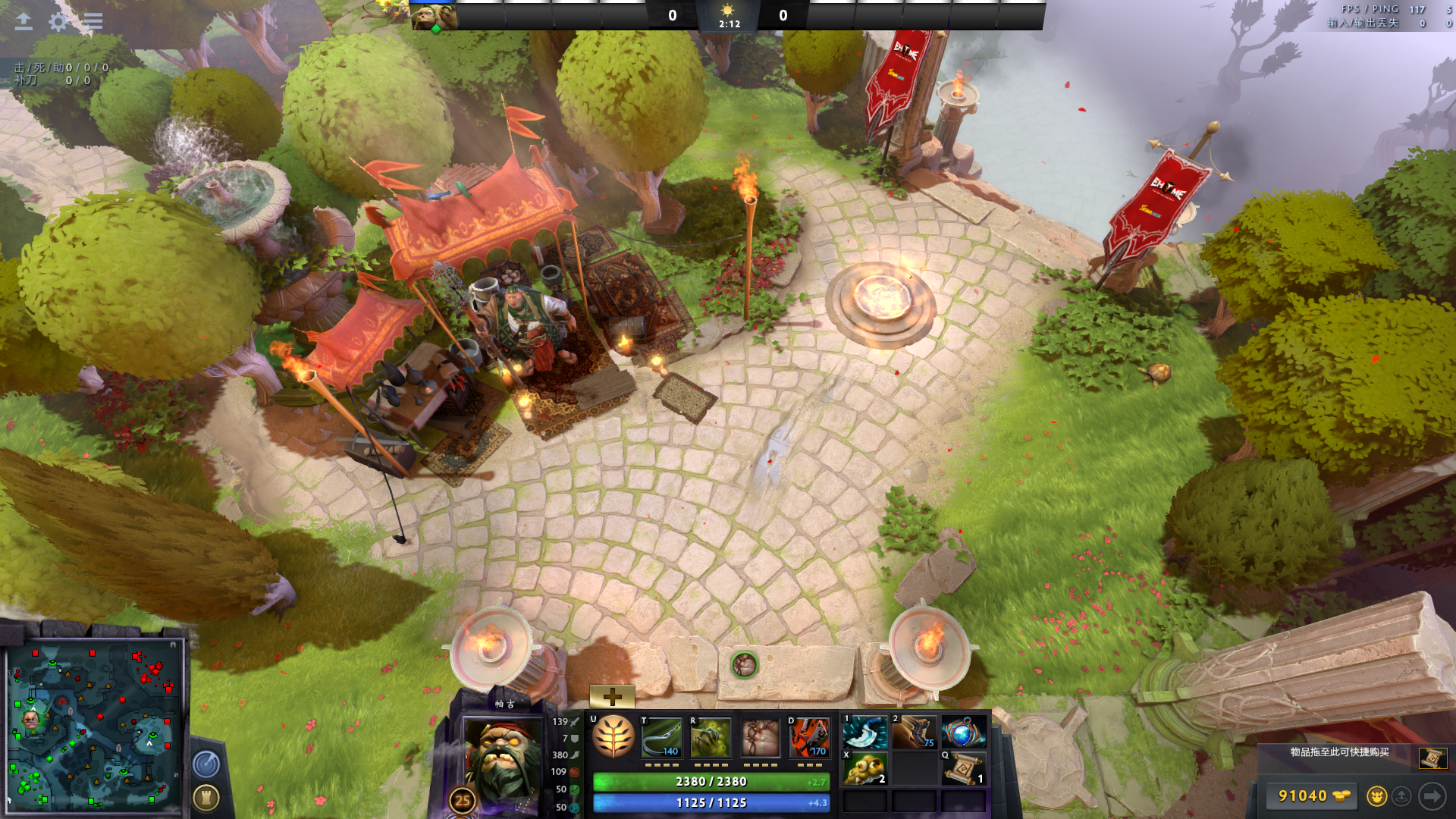1456x819 pixels.
Task: Activate the Phase Boots item
Action: (914, 733)
